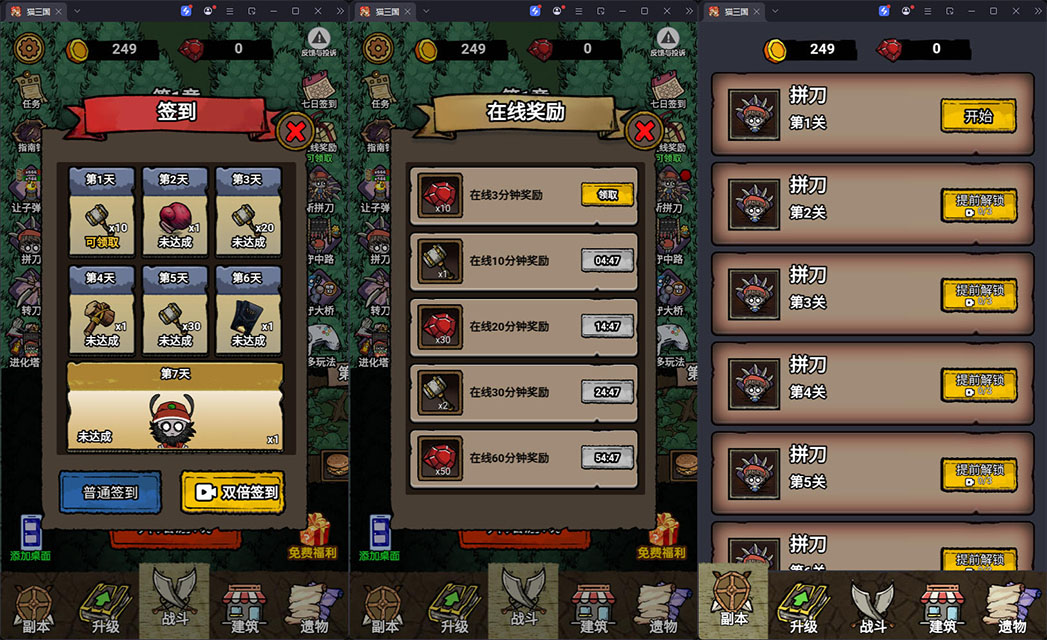Claim the 在线3分钟奖励 with 领取

point(608,195)
